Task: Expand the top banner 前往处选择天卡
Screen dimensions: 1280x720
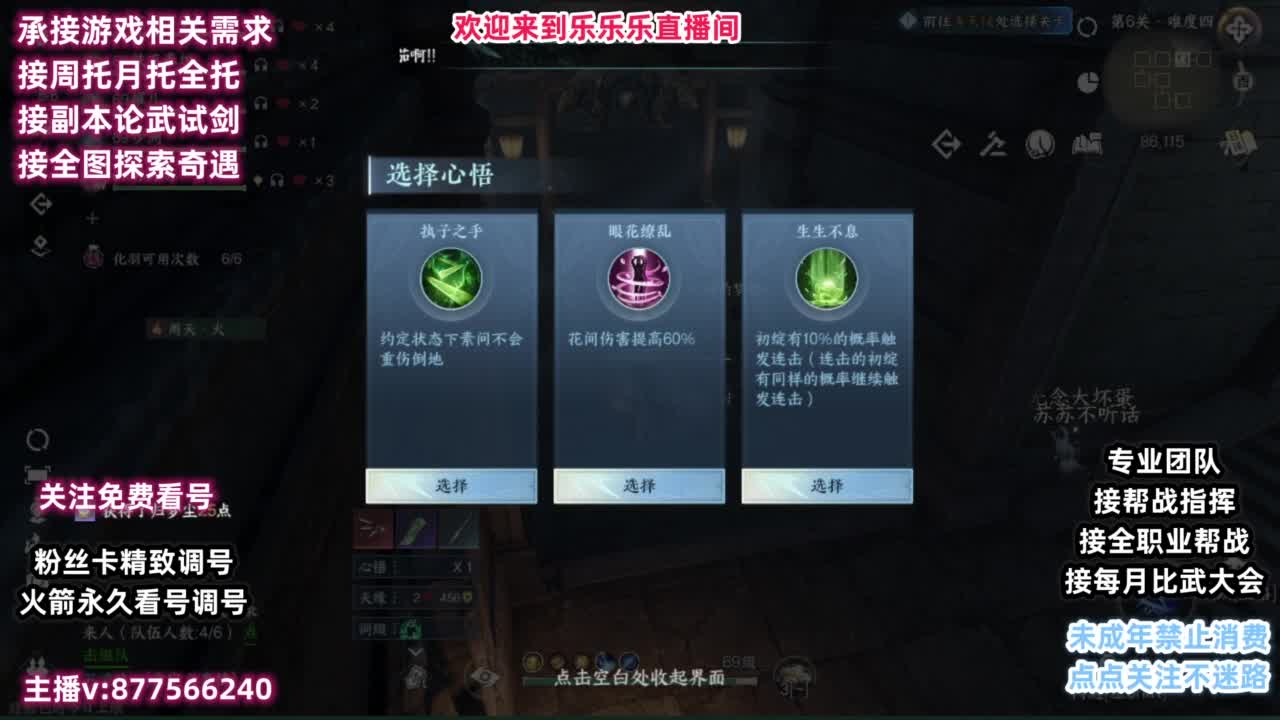Action: tap(985, 18)
